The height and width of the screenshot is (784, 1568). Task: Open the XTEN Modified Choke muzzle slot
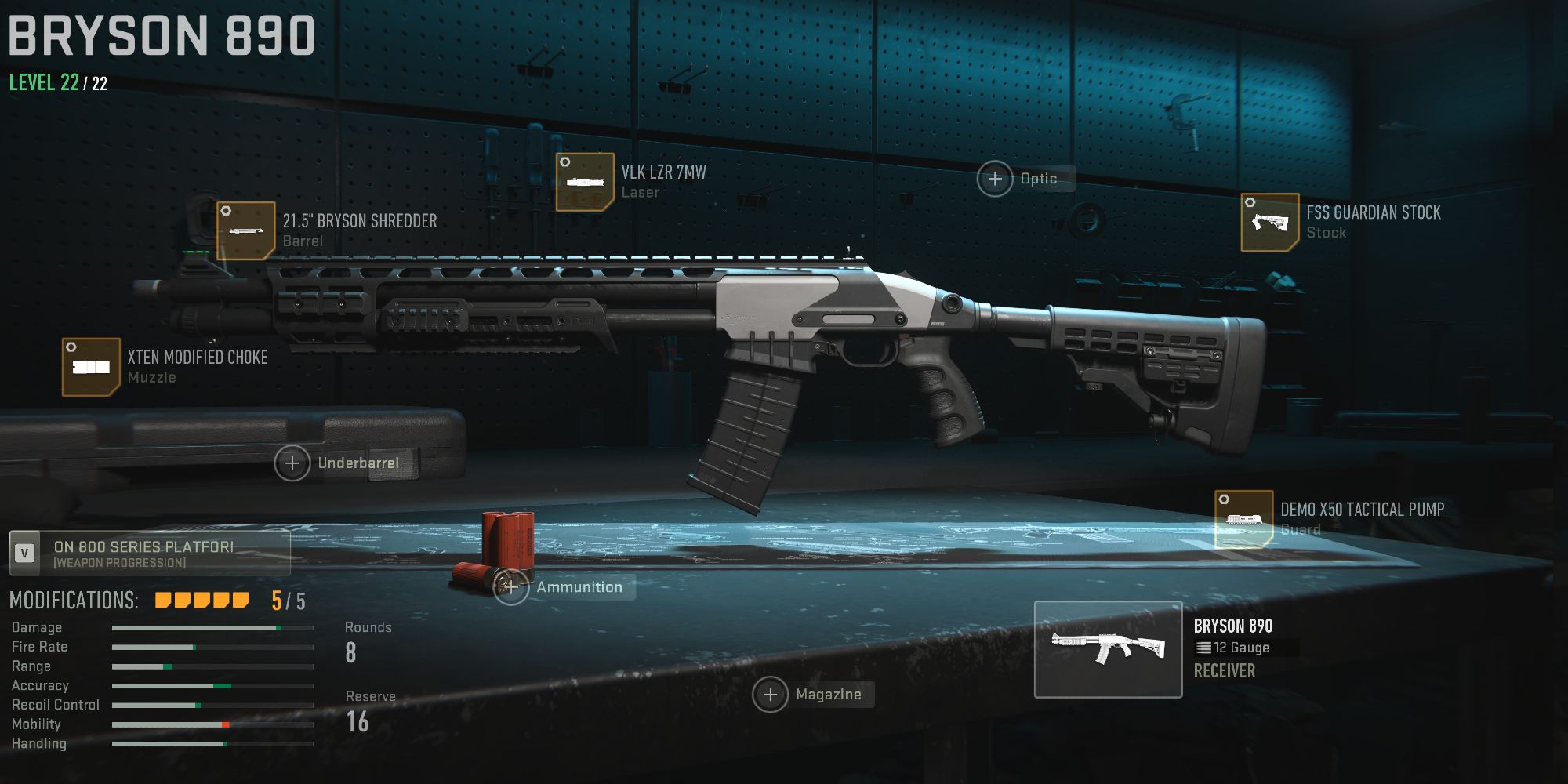click(x=91, y=367)
